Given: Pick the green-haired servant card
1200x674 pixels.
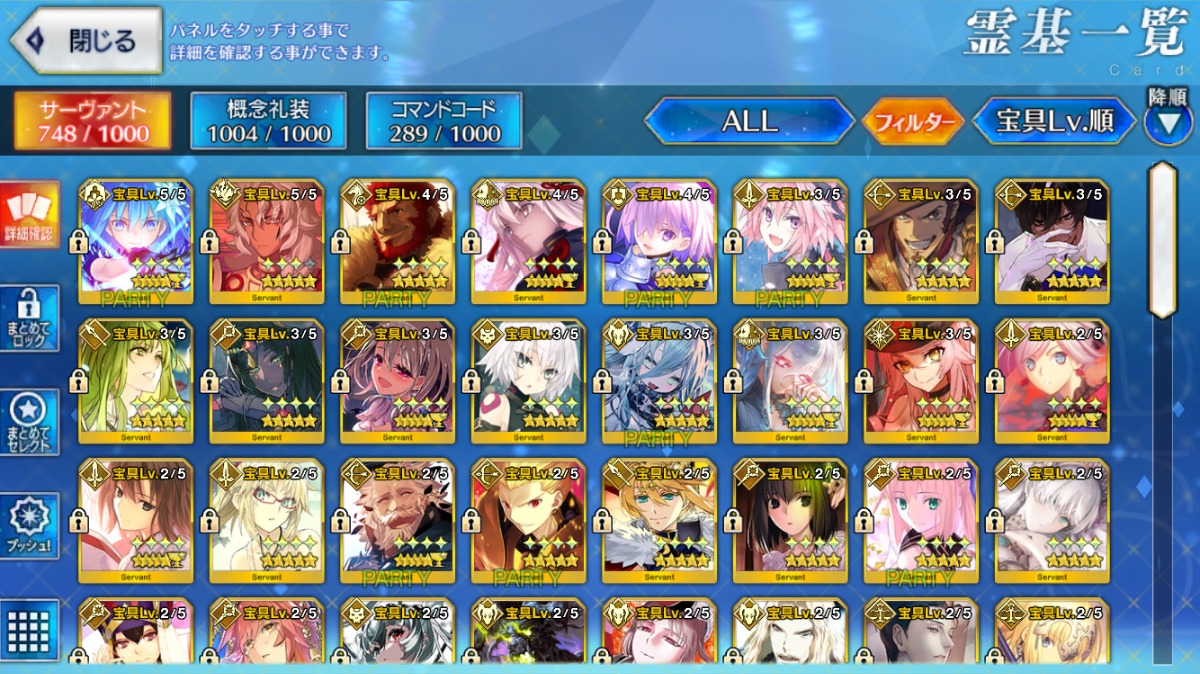Looking at the screenshot, I should coord(134,380).
